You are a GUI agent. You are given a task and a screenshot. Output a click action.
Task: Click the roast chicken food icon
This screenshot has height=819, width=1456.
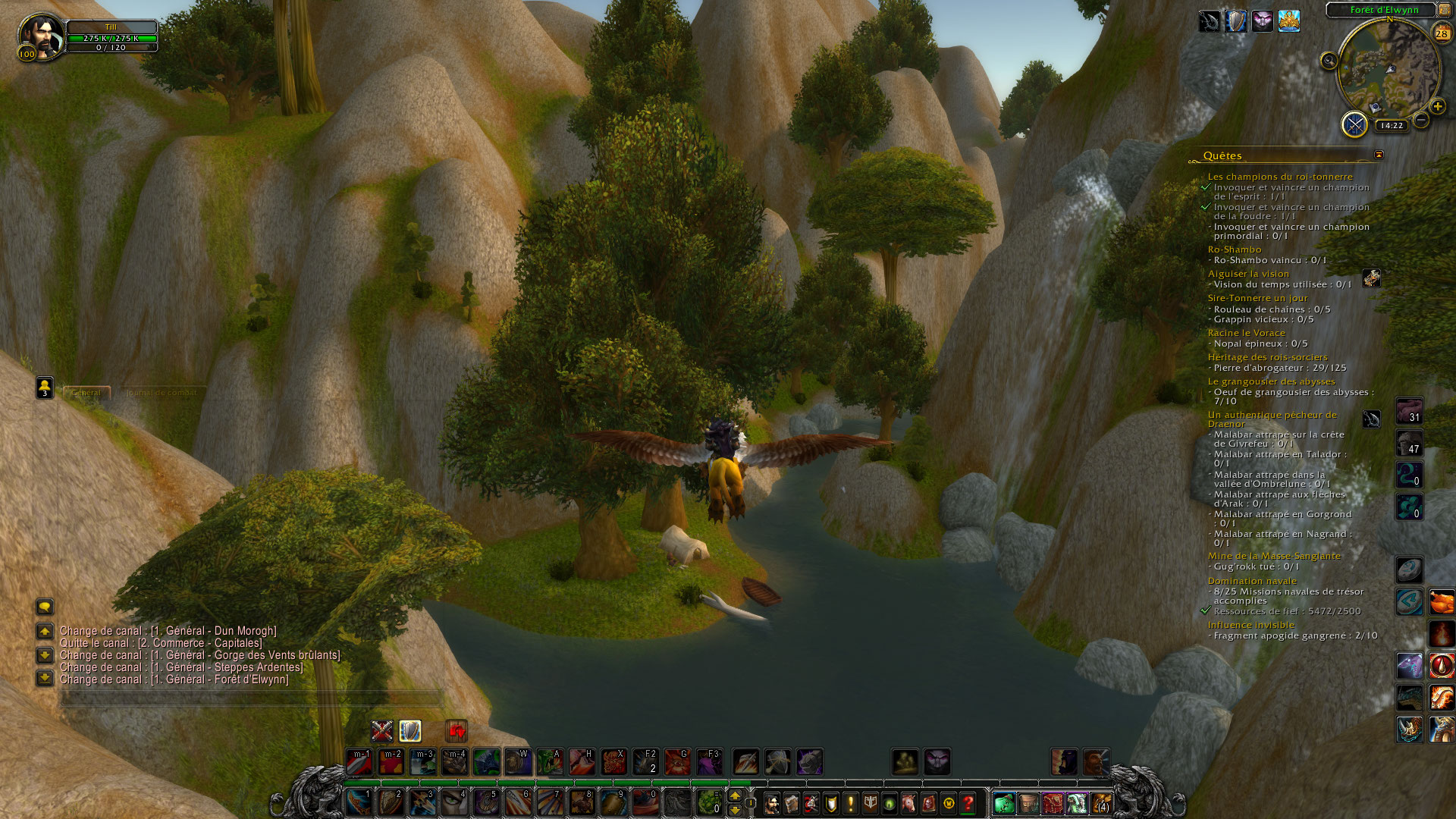pos(1442,602)
